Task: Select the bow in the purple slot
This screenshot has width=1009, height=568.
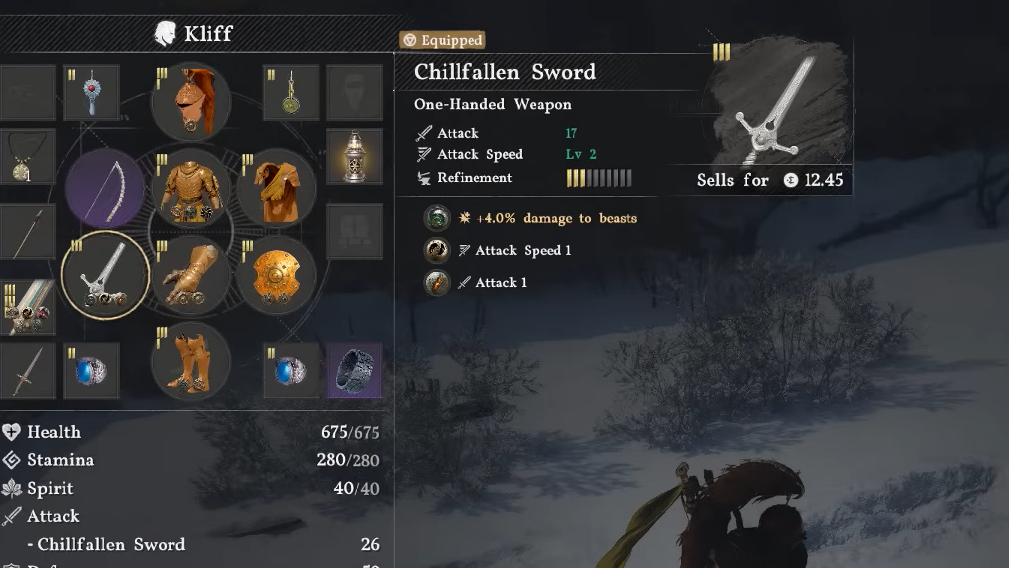Action: pyautogui.click(x=105, y=190)
